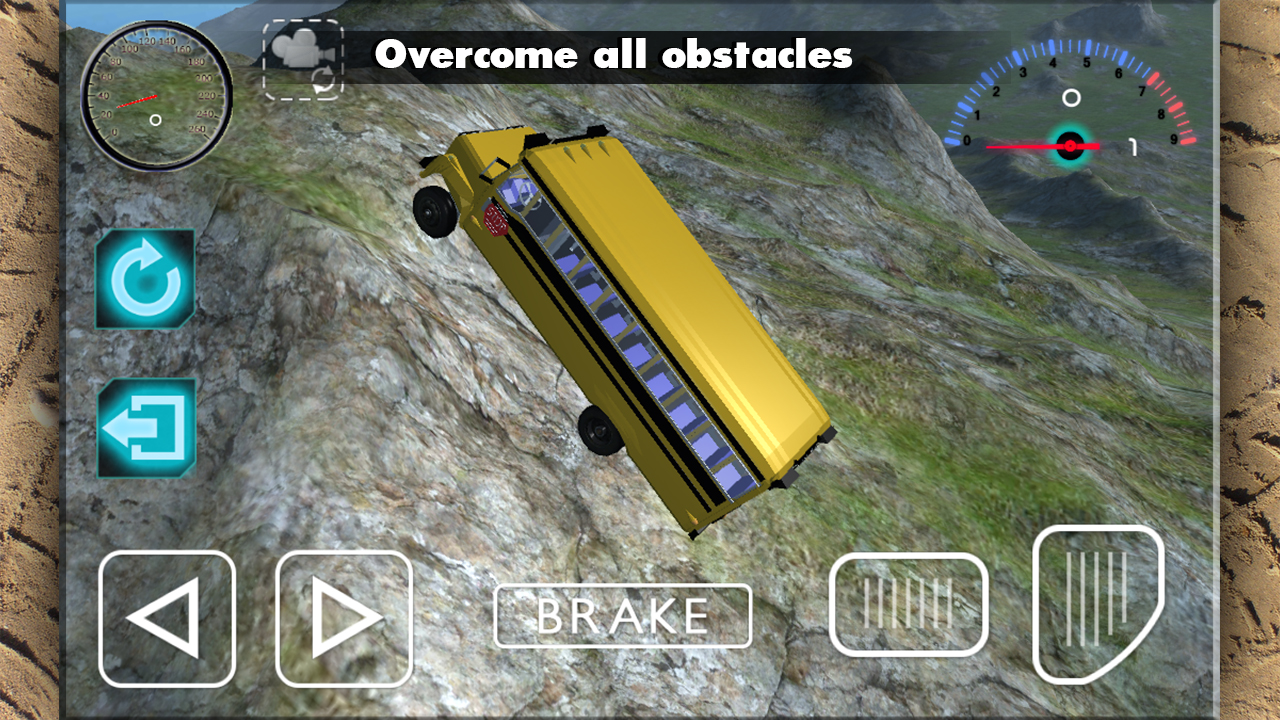Image resolution: width=1280 pixels, height=720 pixels.
Task: Tap the small O marker inside the speedometer
Action: (156, 118)
